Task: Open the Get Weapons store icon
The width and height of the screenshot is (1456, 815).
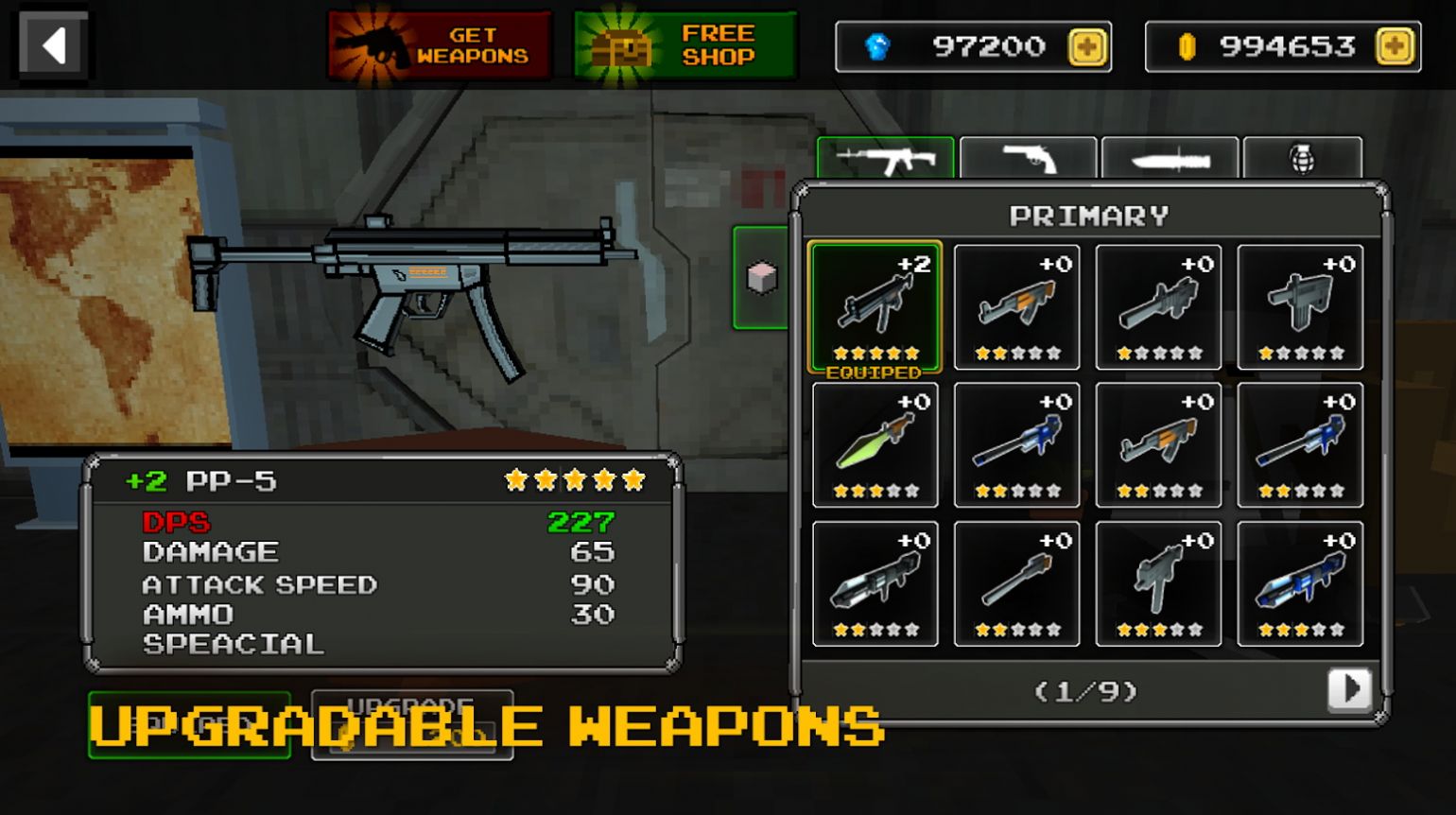Action: [x=439, y=43]
